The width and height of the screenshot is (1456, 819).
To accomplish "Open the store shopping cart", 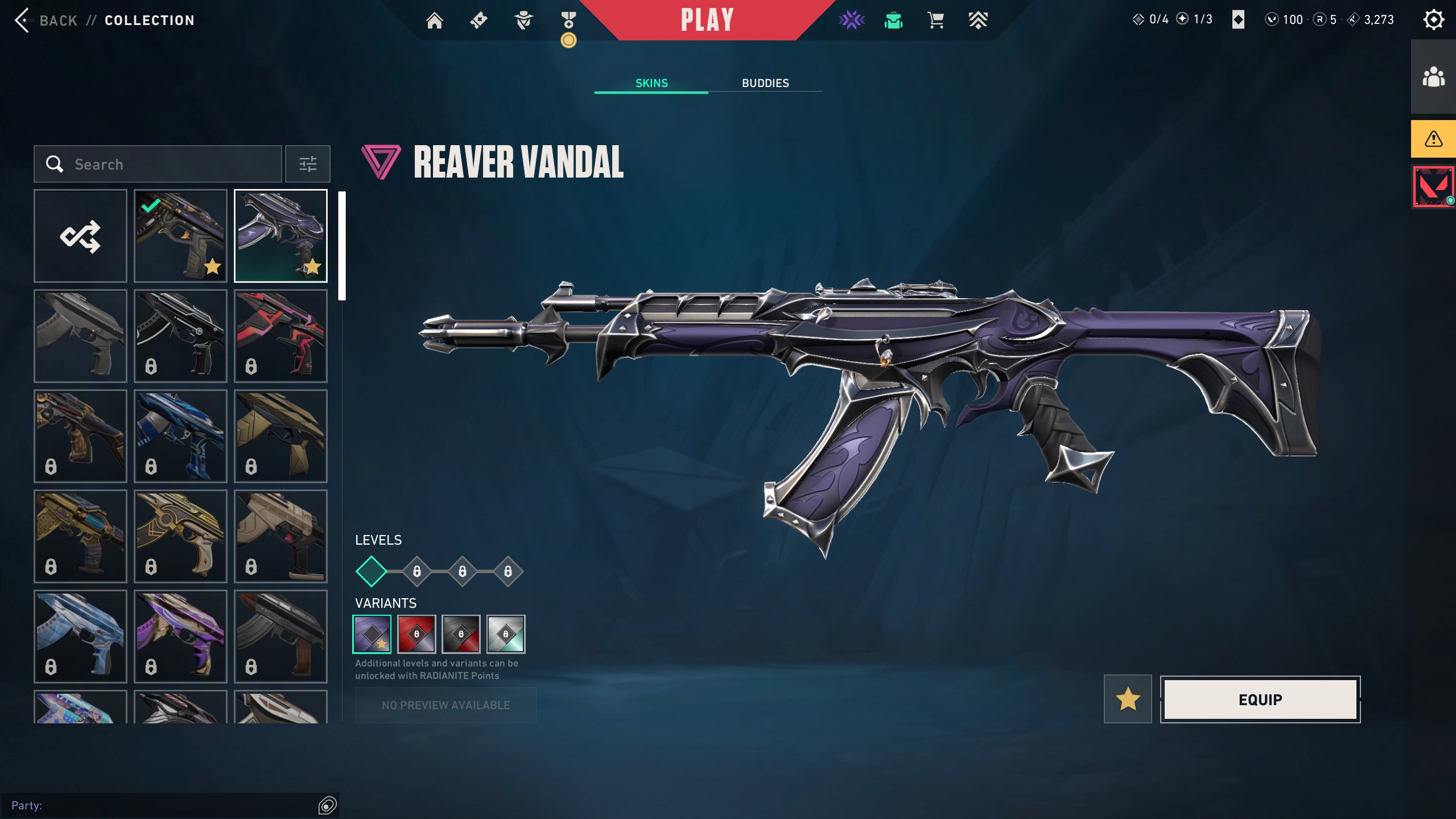I will [935, 20].
